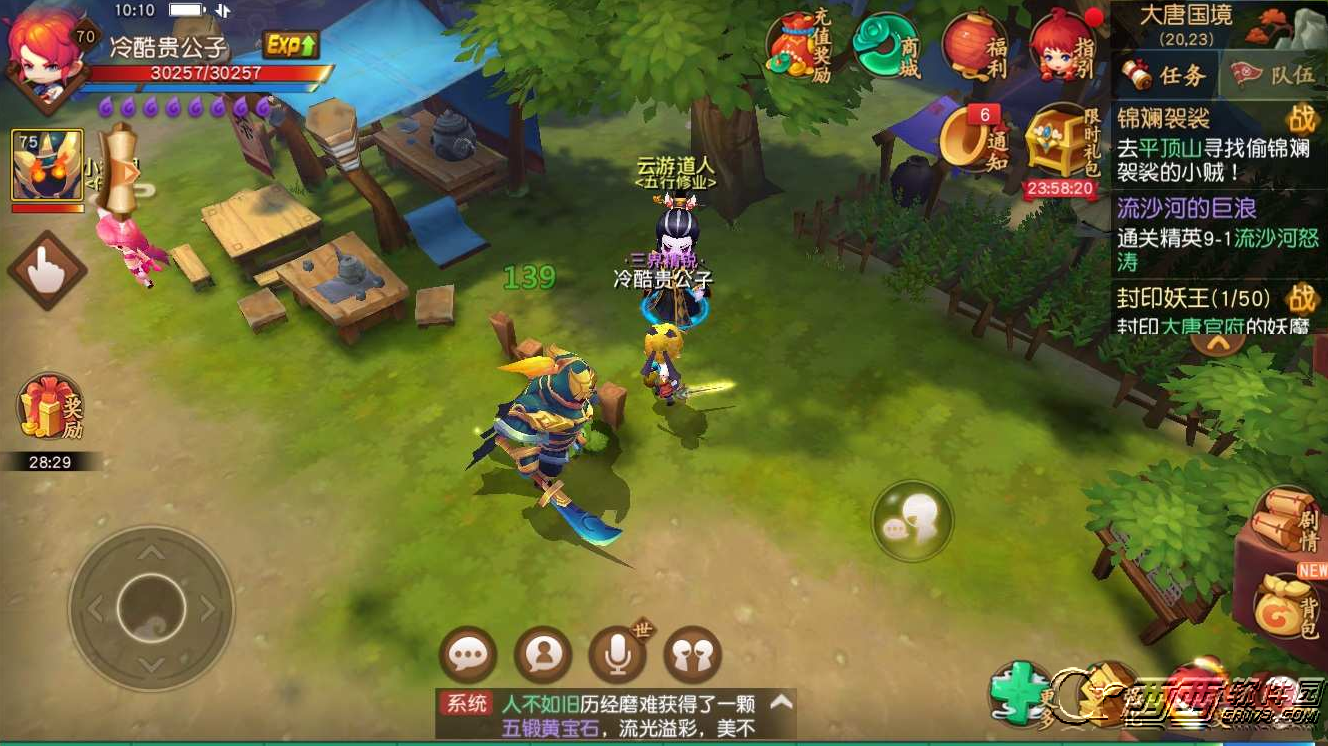Image resolution: width=1328 pixels, height=746 pixels.
Task: Open the 指引 guide icon
Action: point(1064,47)
